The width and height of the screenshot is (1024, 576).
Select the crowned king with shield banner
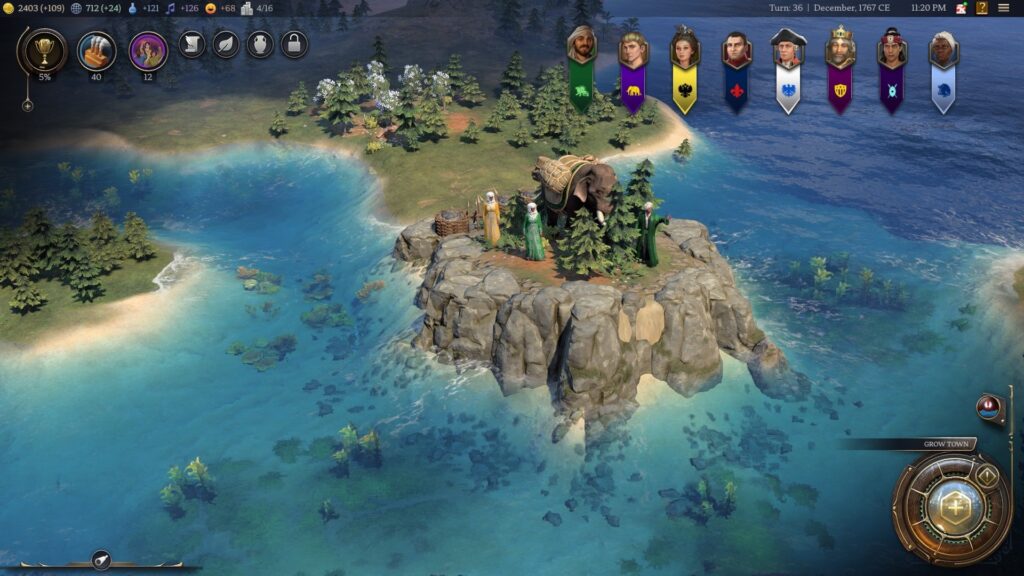pos(840,68)
